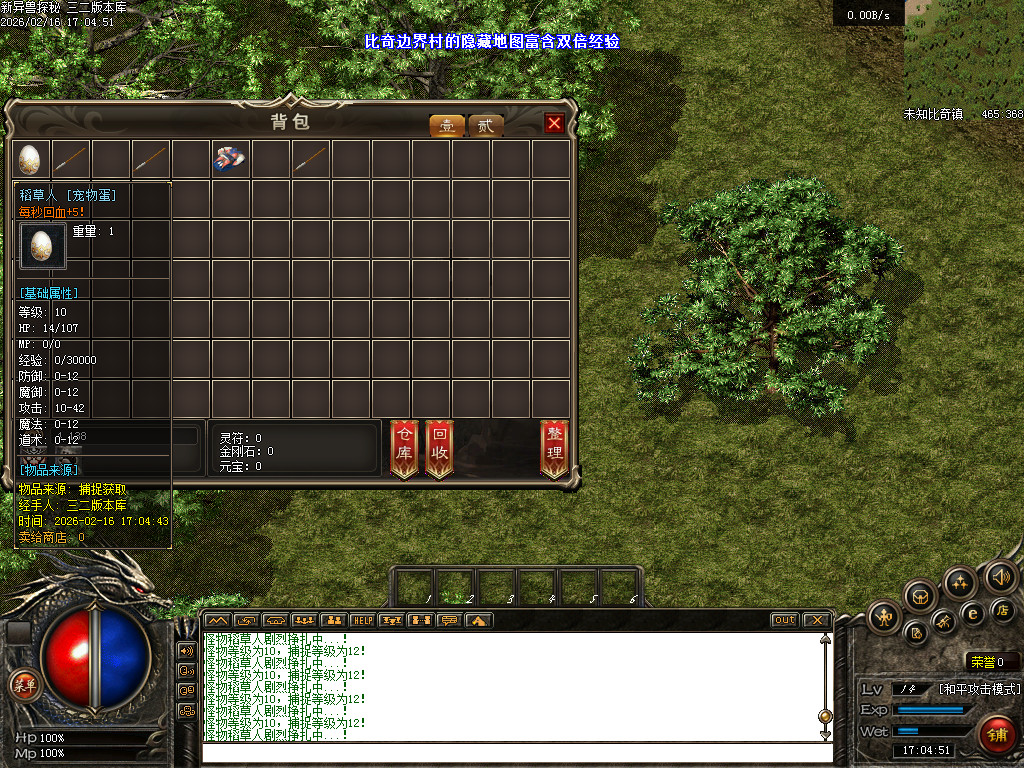Open the 仓库 warehouse banner
Screen dimensions: 1024x768
404,447
